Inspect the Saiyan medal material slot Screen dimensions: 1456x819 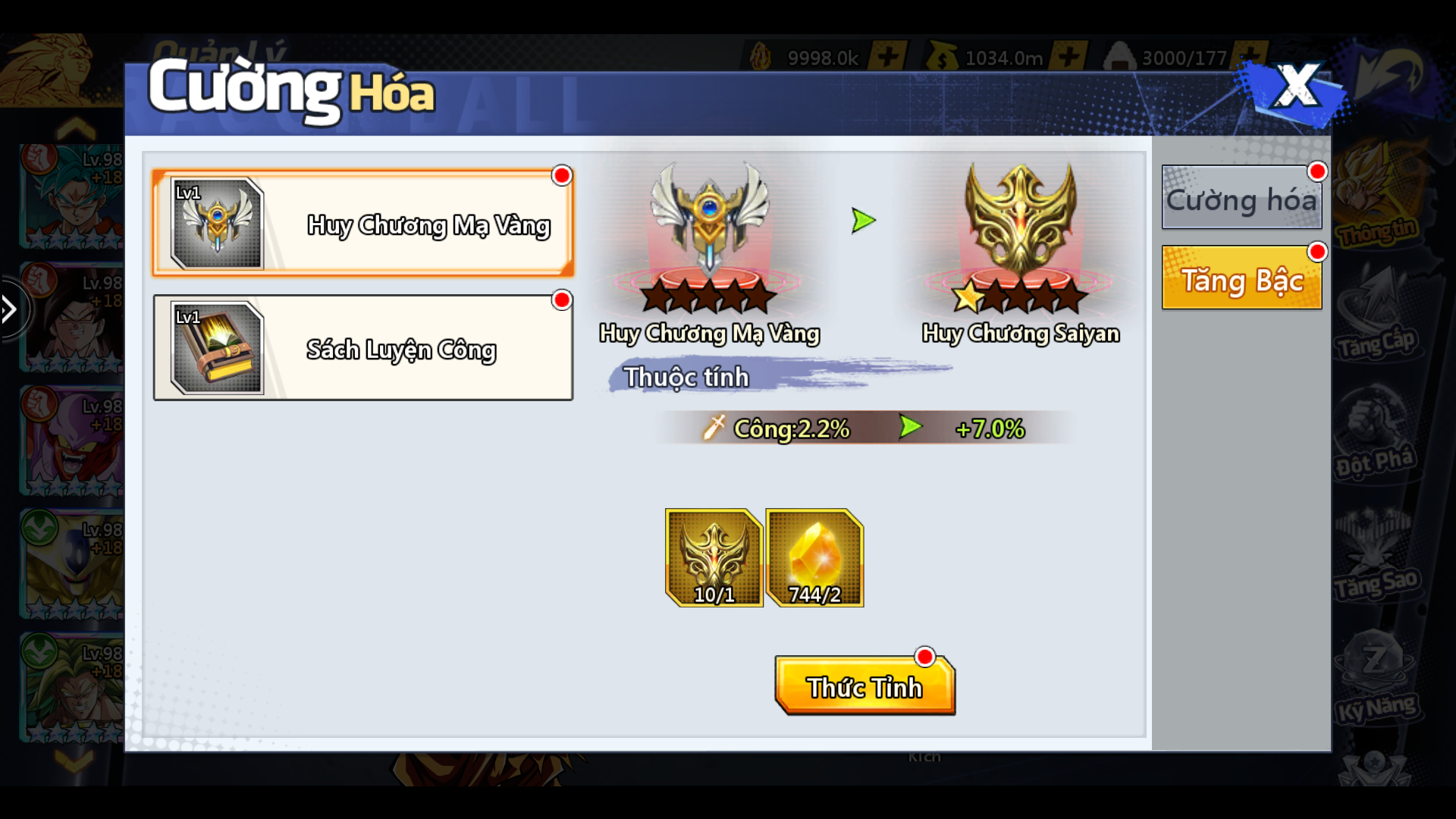tap(714, 558)
